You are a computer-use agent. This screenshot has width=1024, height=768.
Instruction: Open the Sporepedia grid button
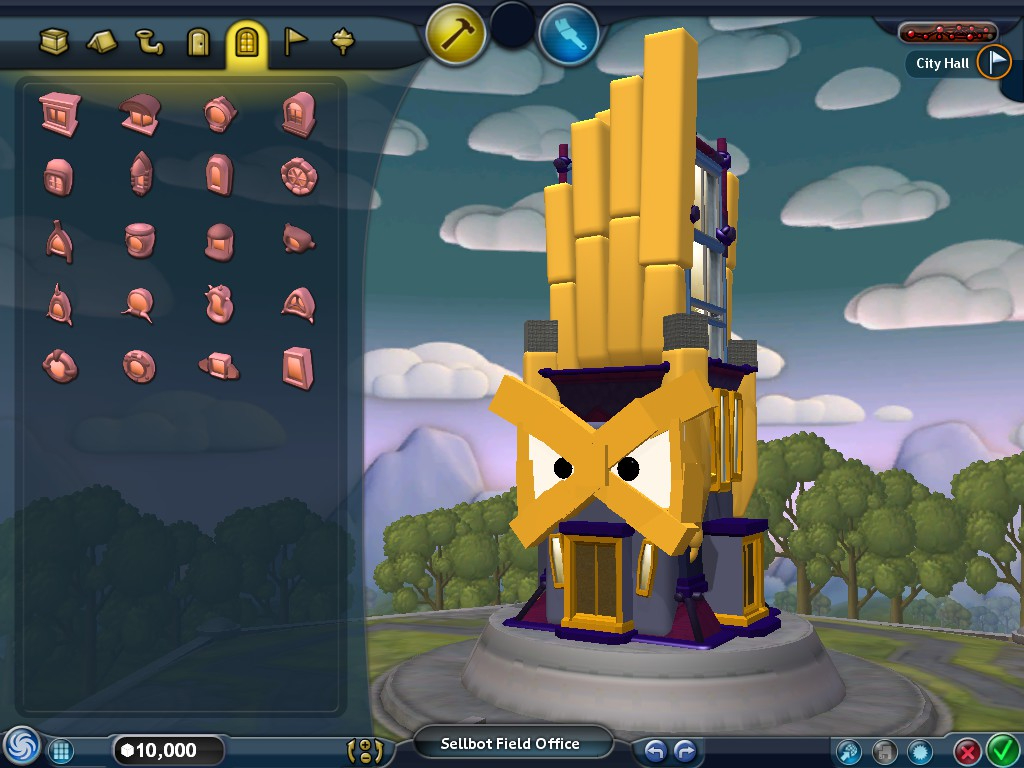61,750
